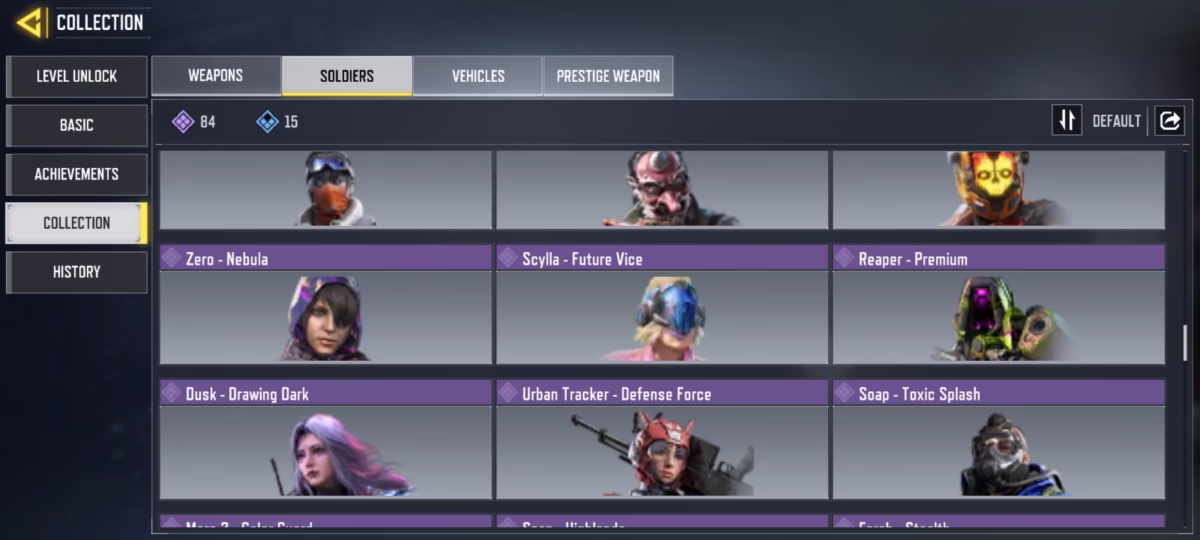Screen dimensions: 1200x540
Task: Go back using the yellow arrow
Action: tap(29, 22)
